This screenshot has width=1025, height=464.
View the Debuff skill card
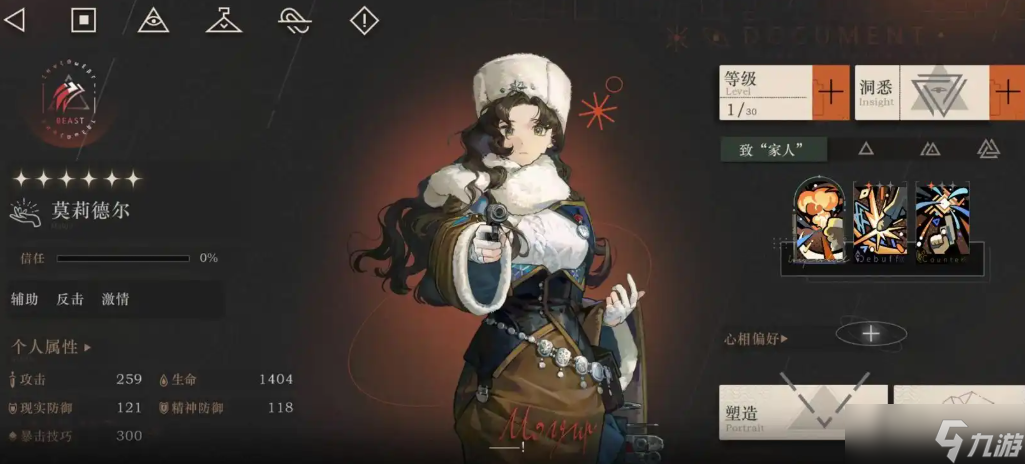tap(880, 221)
